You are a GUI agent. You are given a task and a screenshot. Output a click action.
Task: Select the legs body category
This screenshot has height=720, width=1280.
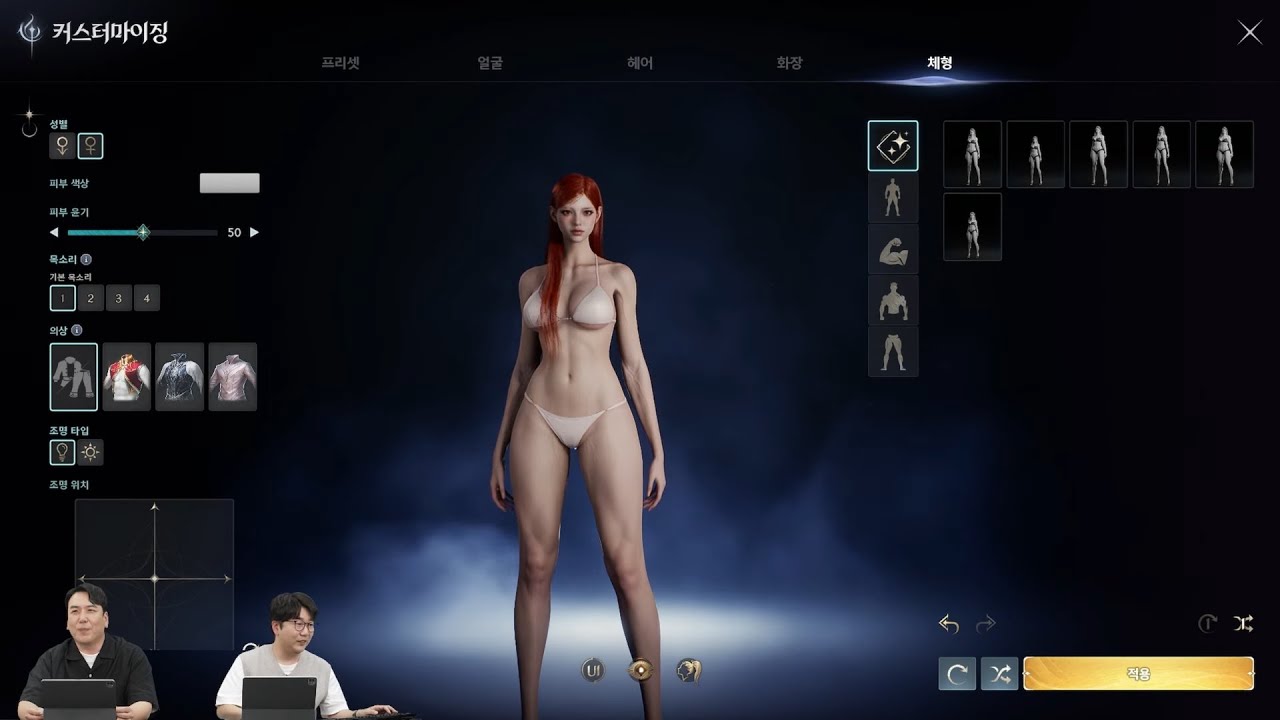[893, 352]
